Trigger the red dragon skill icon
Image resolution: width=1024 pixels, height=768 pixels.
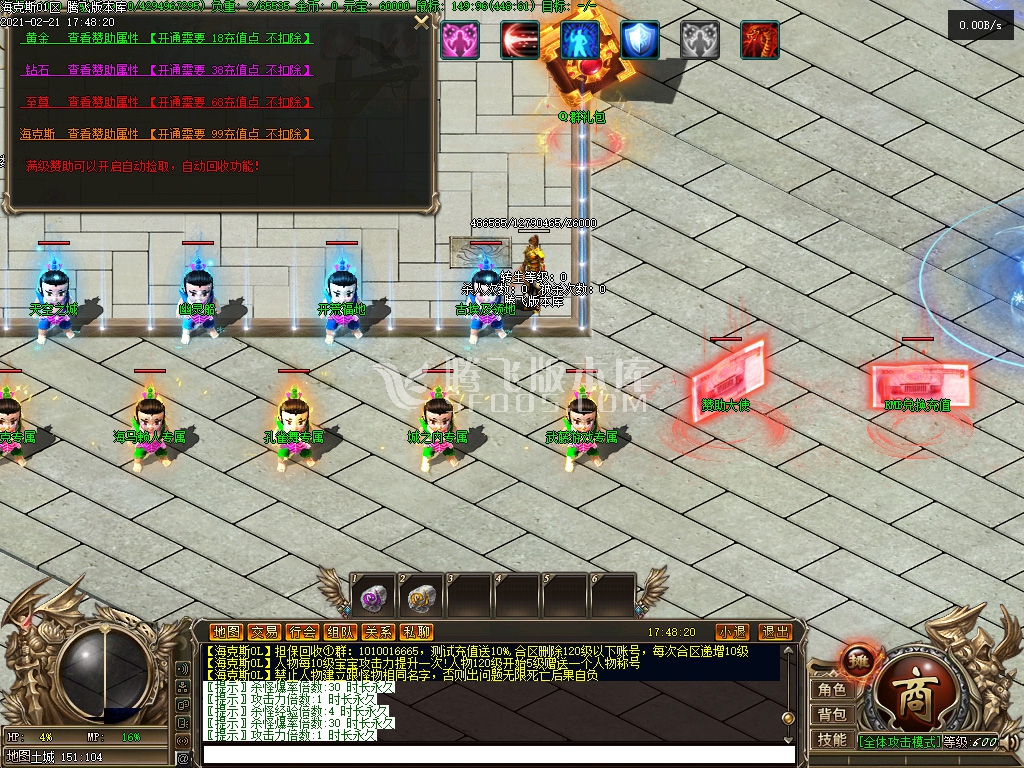760,40
